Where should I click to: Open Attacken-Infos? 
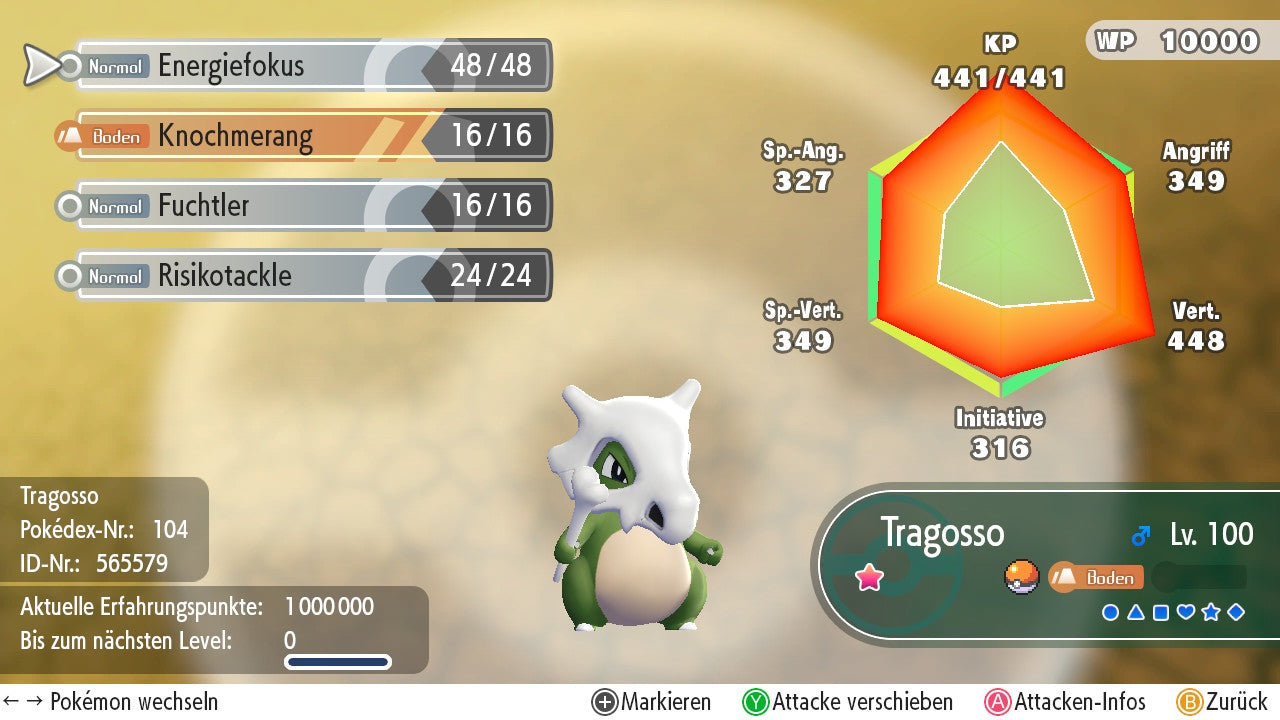click(1065, 702)
